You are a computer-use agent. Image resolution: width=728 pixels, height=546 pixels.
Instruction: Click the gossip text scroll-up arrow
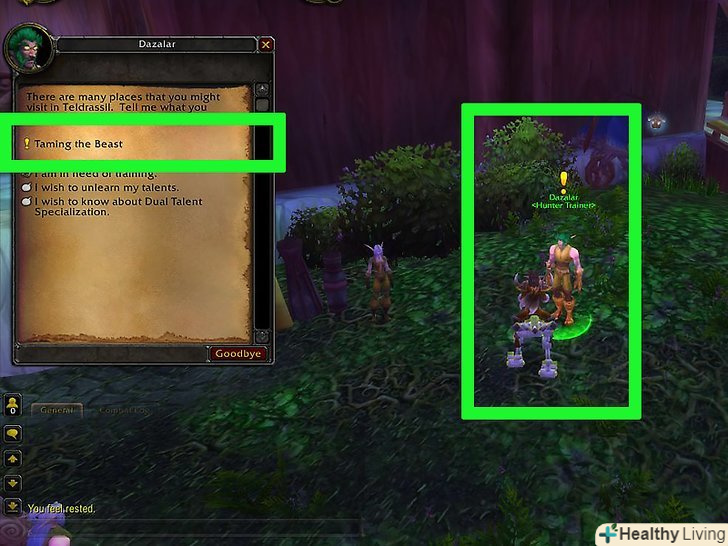click(x=261, y=89)
